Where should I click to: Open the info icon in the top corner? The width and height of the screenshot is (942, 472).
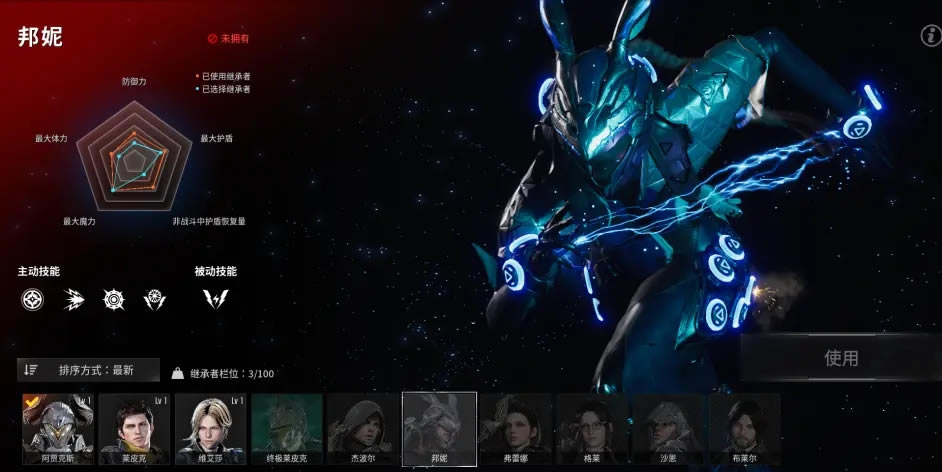point(929,36)
